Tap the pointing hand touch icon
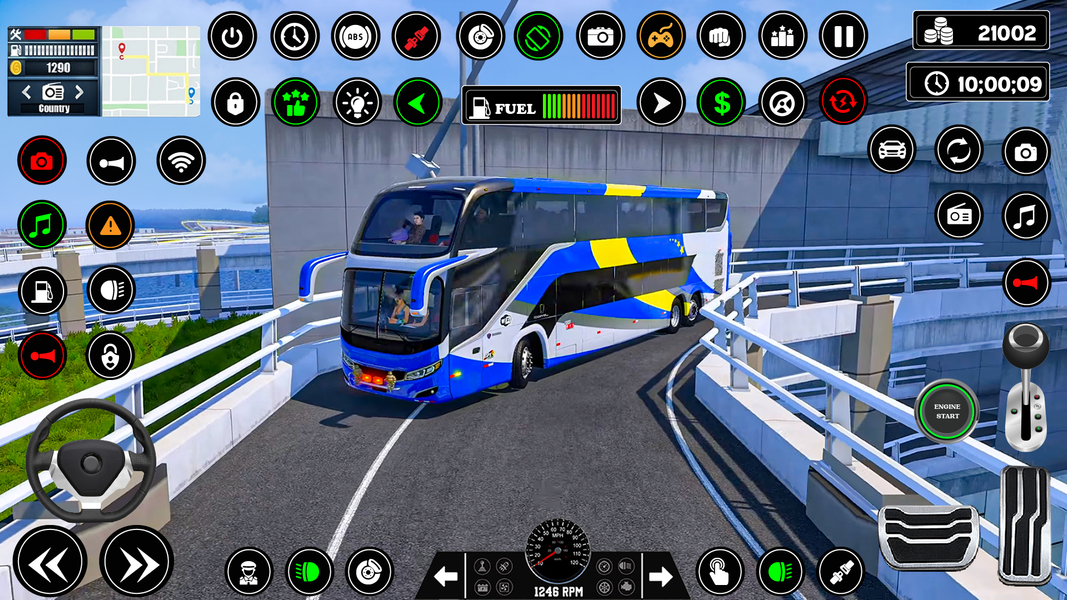 pos(720,572)
